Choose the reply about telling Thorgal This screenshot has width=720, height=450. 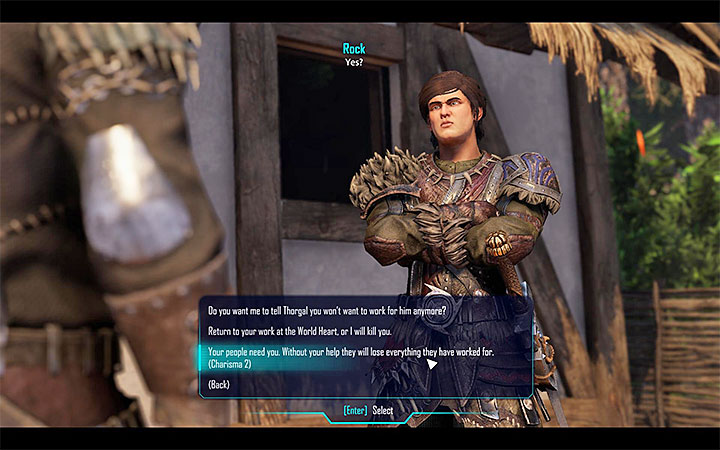pos(325,309)
